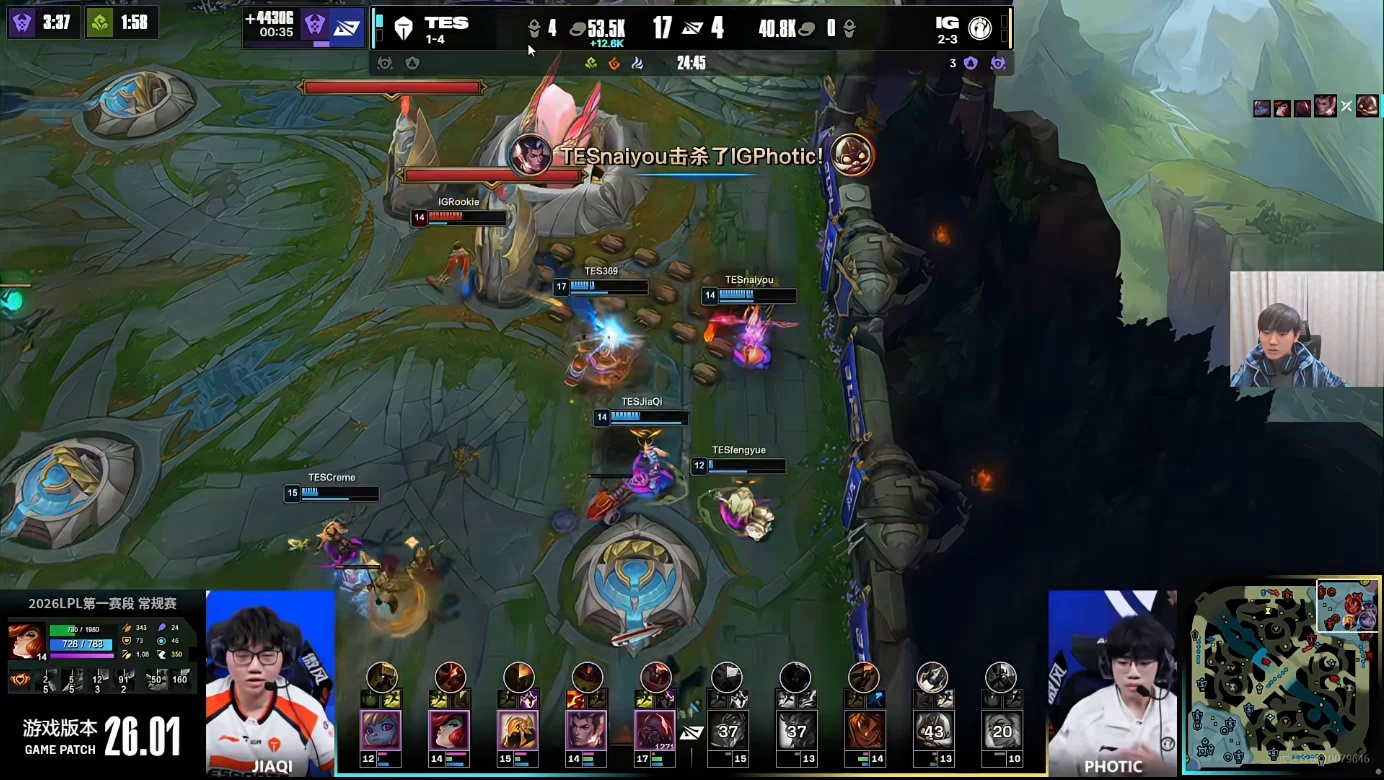This screenshot has height=780, width=1384.
Task: Select the dead champion portrait showing 43
Action: (x=933, y=730)
